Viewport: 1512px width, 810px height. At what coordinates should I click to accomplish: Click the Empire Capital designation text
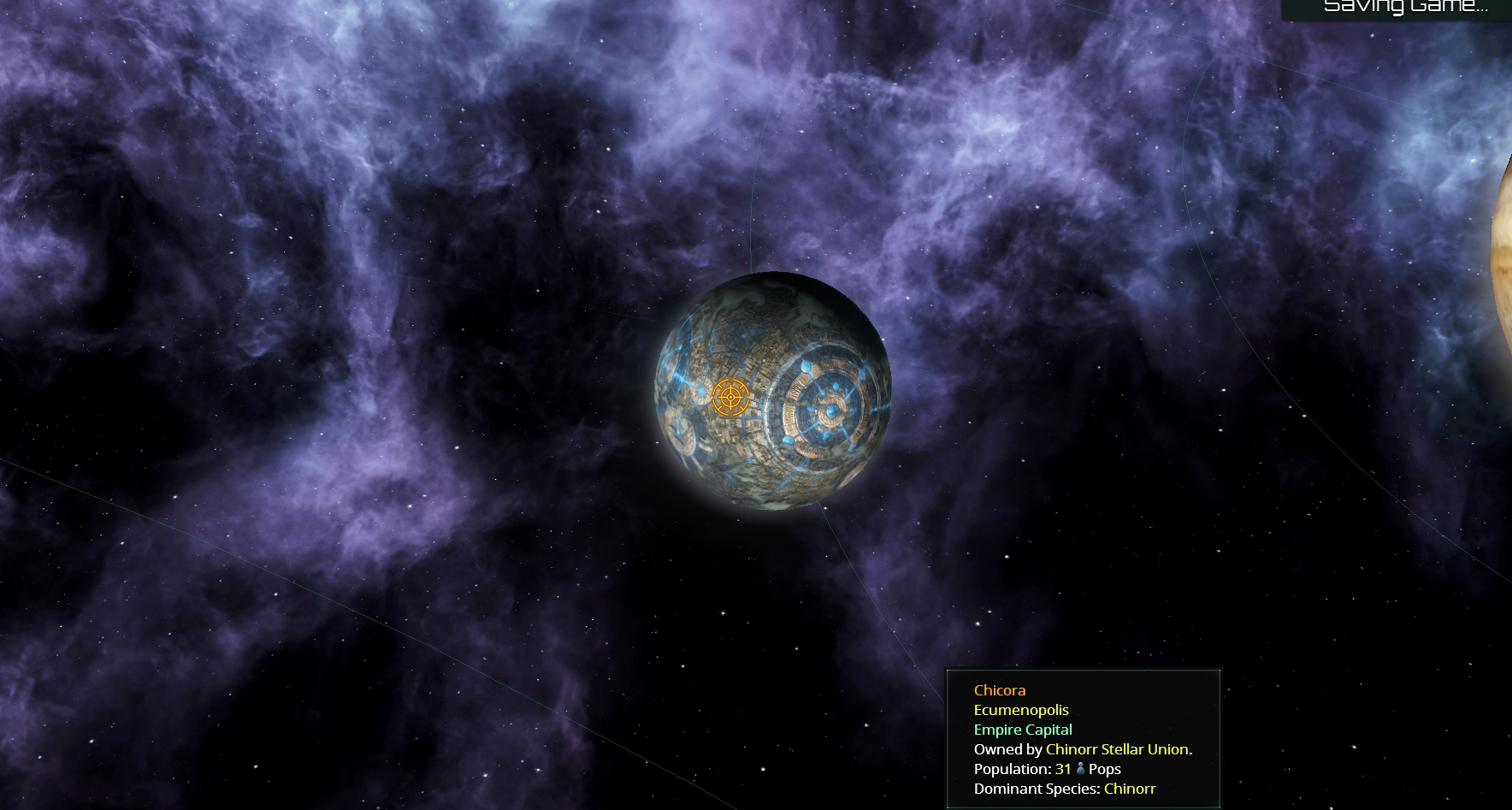[1022, 730]
